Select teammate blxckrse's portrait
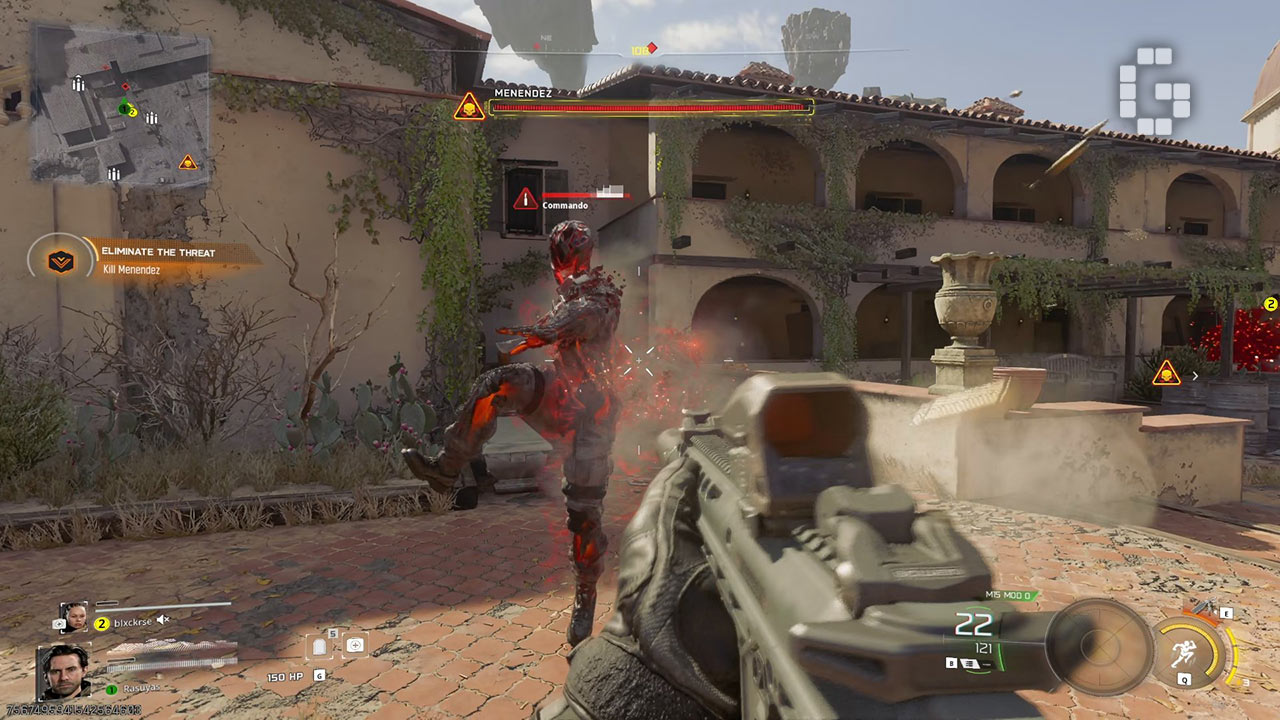This screenshot has height=720, width=1280. 73,617
